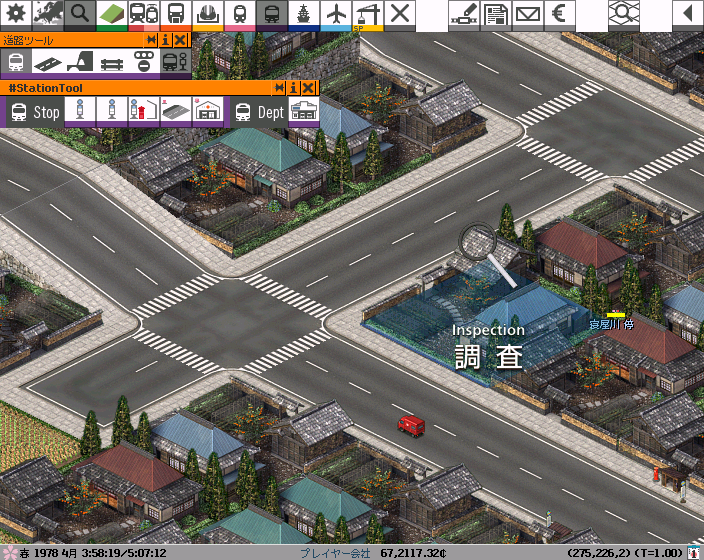Open the Europe map overview
704x560 pixels.
48,14
